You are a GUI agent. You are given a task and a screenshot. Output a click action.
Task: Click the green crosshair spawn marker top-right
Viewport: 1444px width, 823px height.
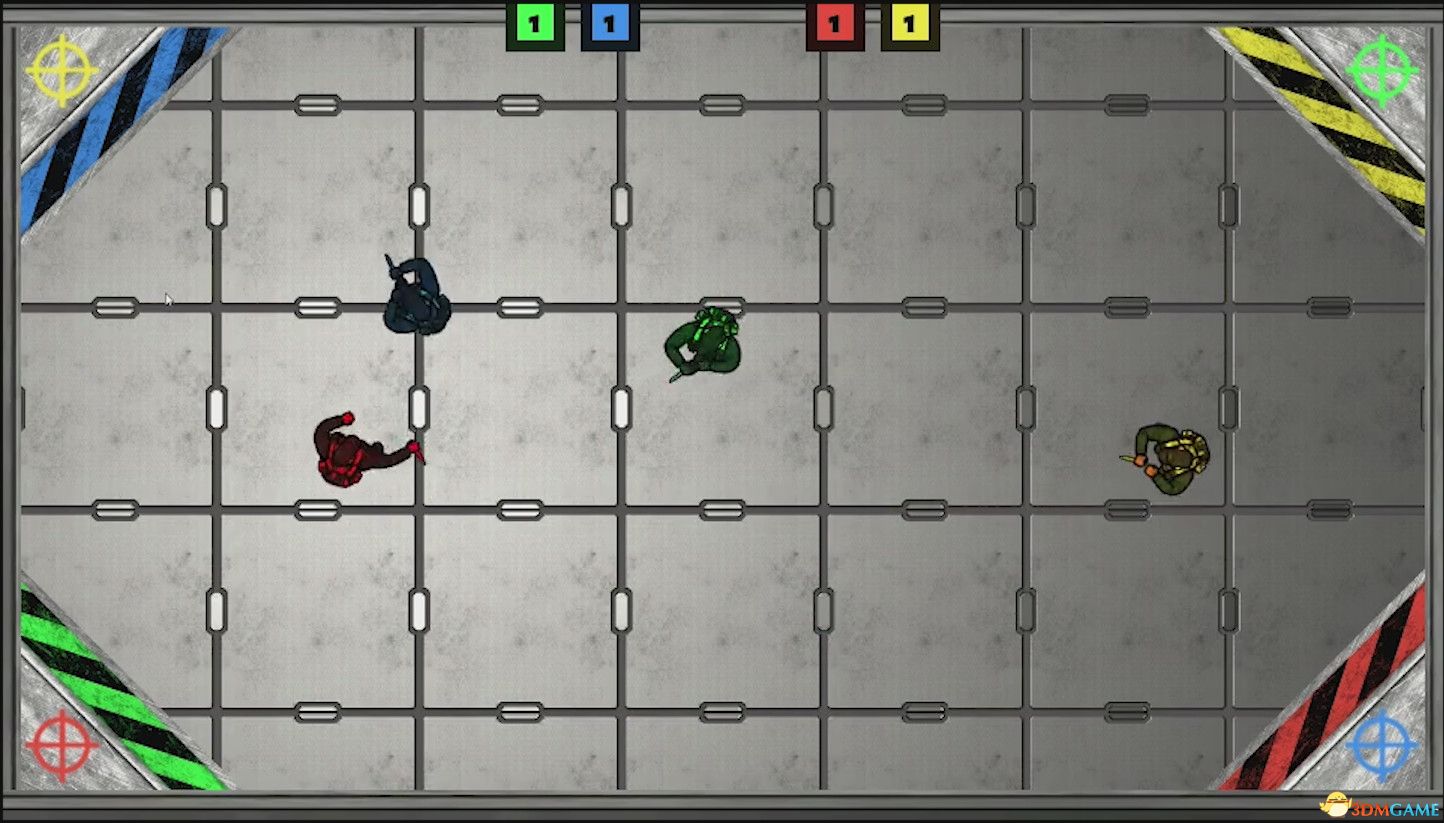click(x=1381, y=70)
